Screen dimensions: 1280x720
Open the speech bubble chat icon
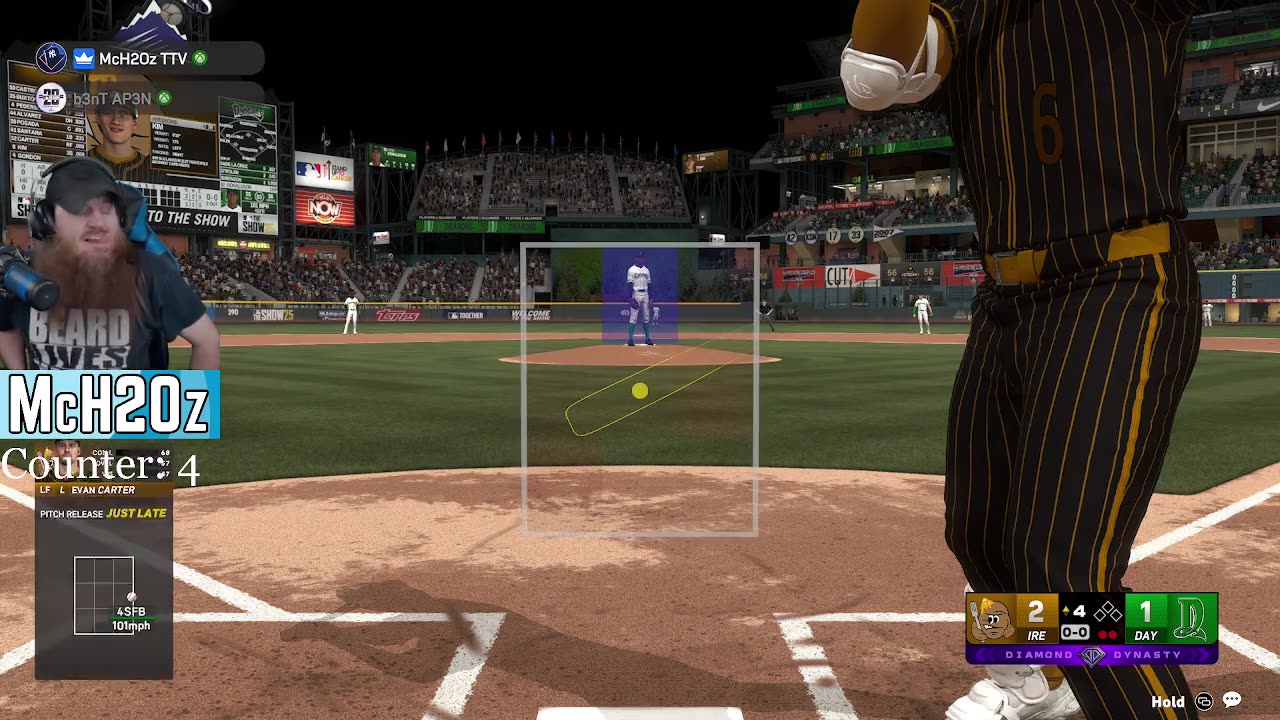point(1232,701)
